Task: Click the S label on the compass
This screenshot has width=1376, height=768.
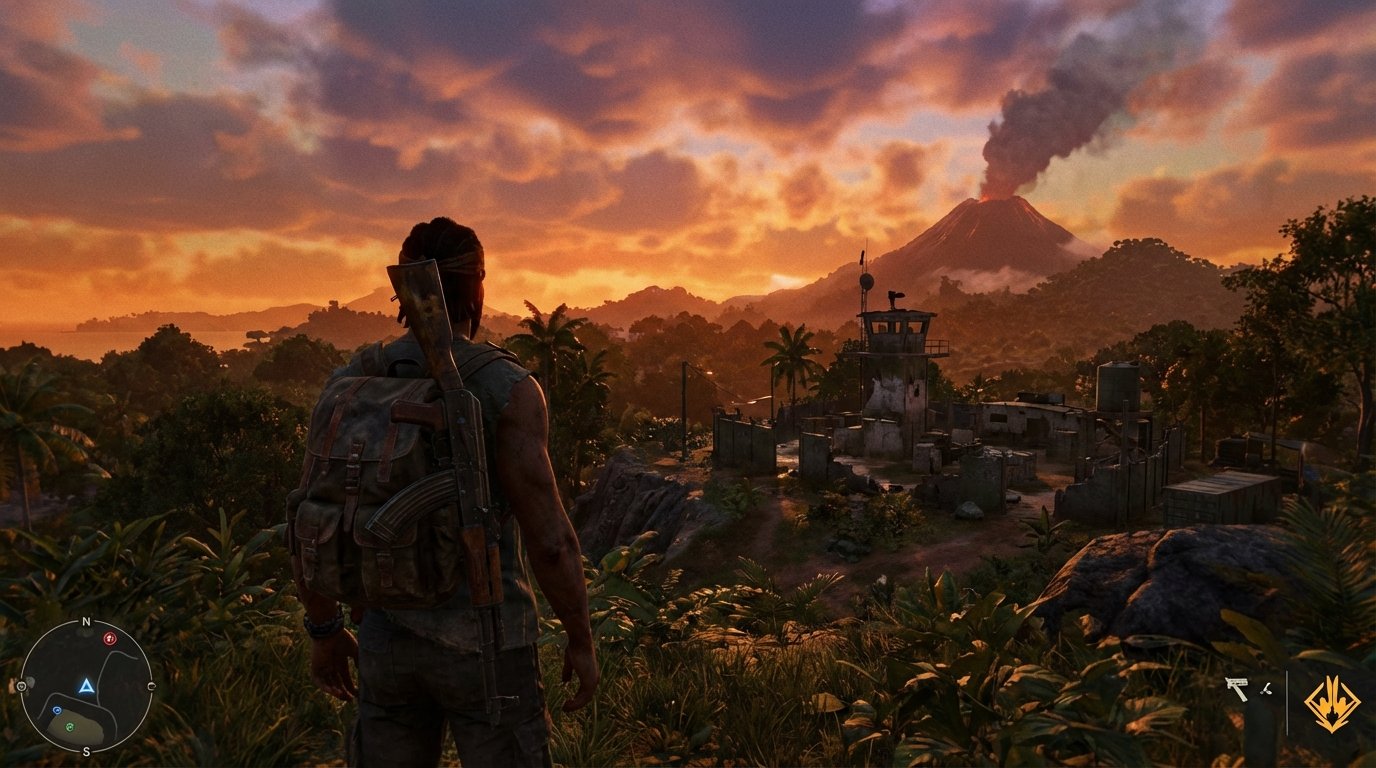Action: click(86, 751)
